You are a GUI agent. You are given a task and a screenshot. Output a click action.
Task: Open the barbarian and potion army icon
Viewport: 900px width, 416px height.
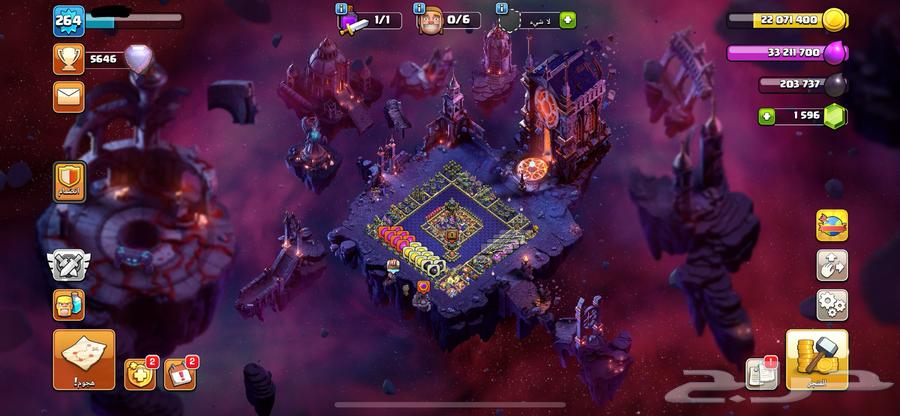[x=68, y=304]
